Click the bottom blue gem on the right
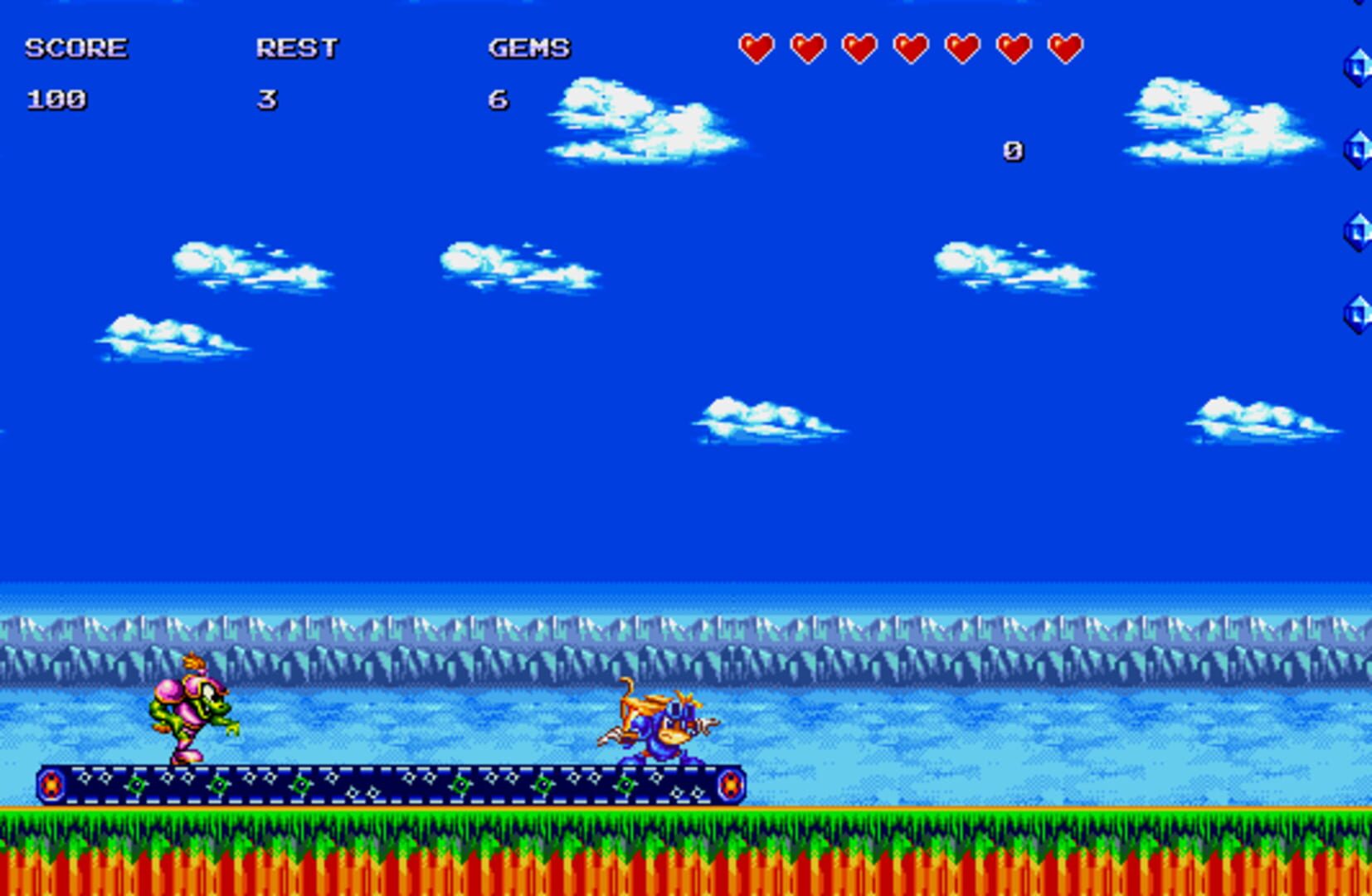Screen dimensions: 1372x896 pos(1359,314)
